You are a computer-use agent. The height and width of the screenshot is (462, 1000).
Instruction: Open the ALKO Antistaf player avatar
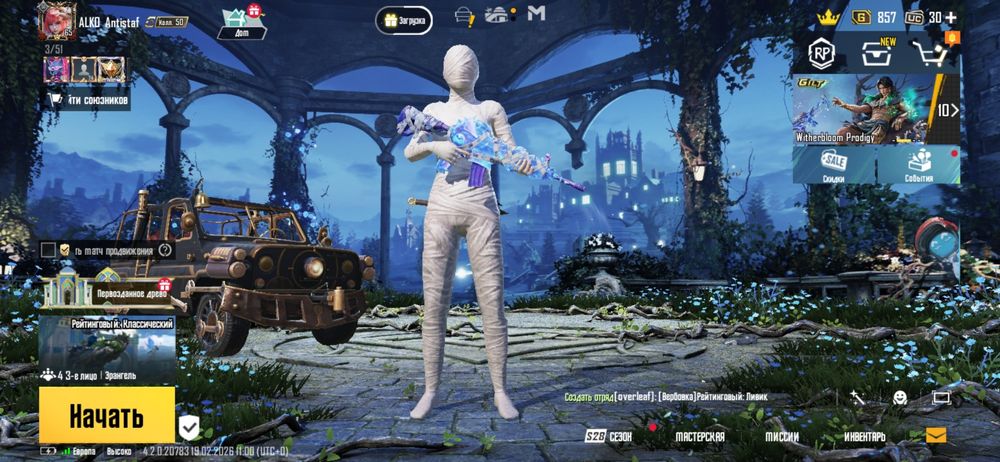click(56, 21)
